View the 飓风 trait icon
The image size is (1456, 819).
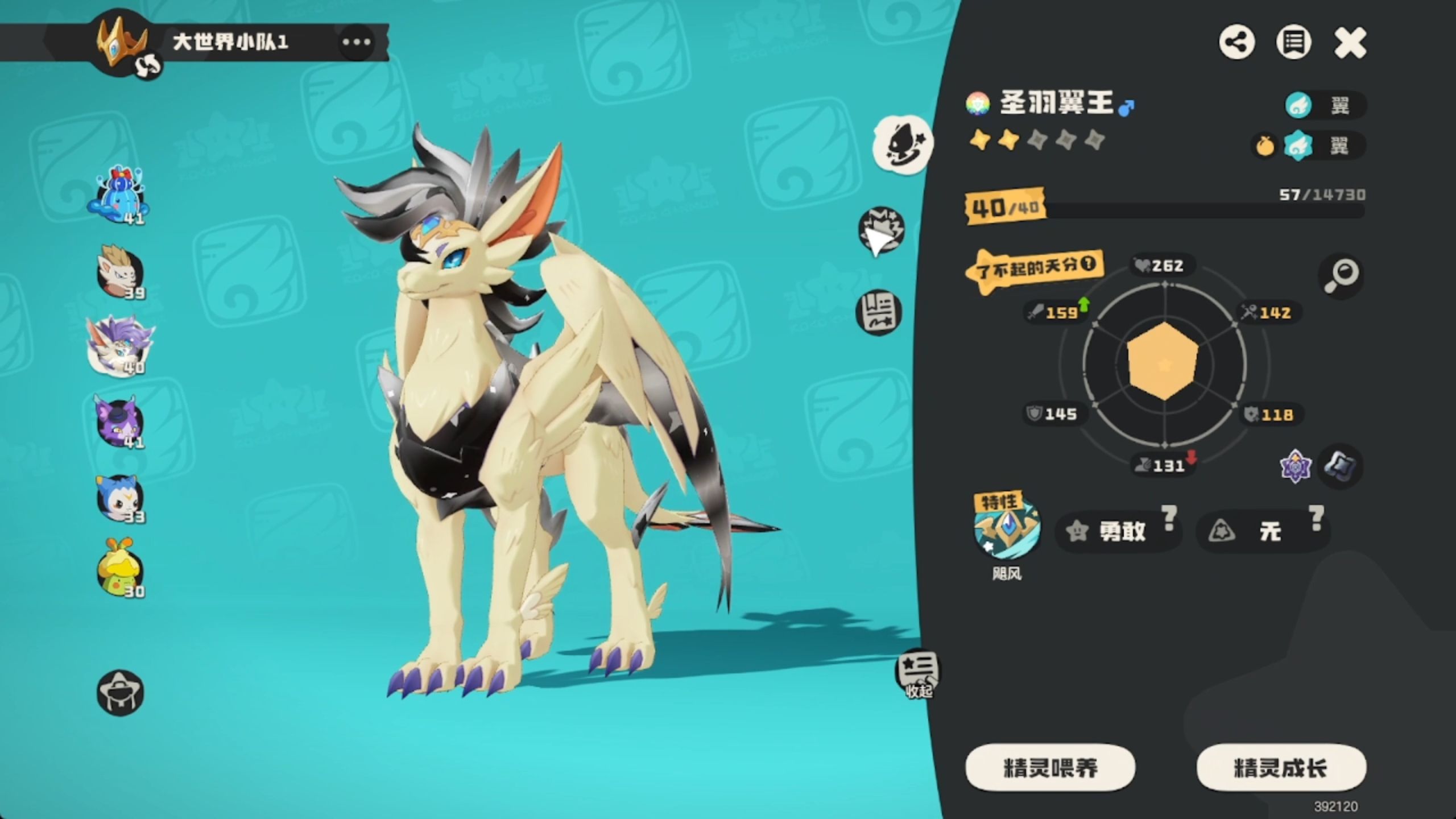[1007, 528]
